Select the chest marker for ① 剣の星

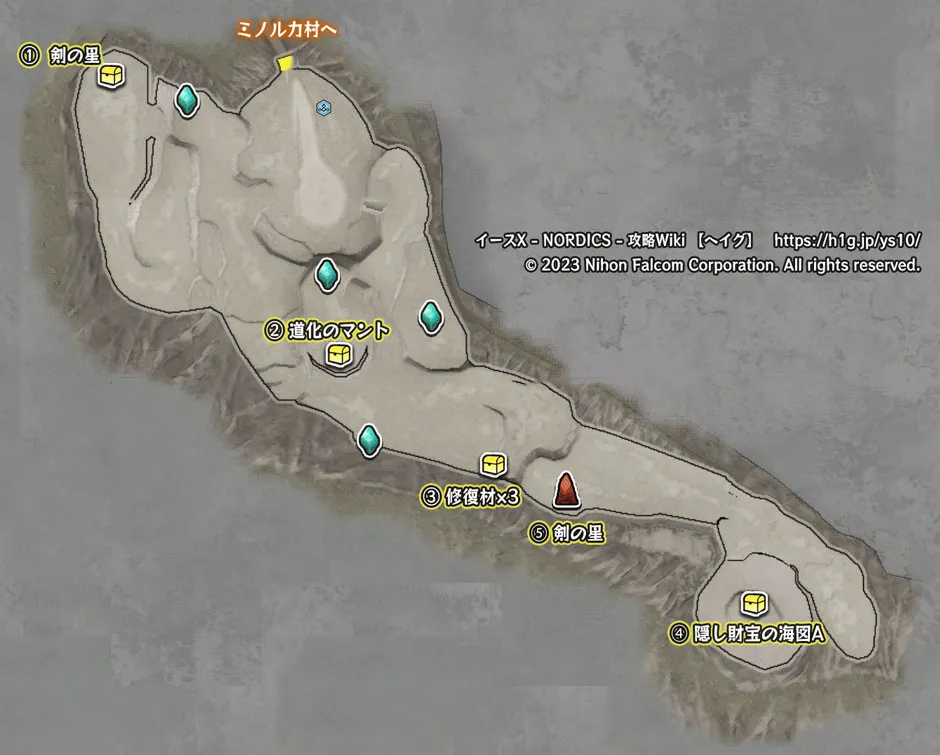(111, 76)
